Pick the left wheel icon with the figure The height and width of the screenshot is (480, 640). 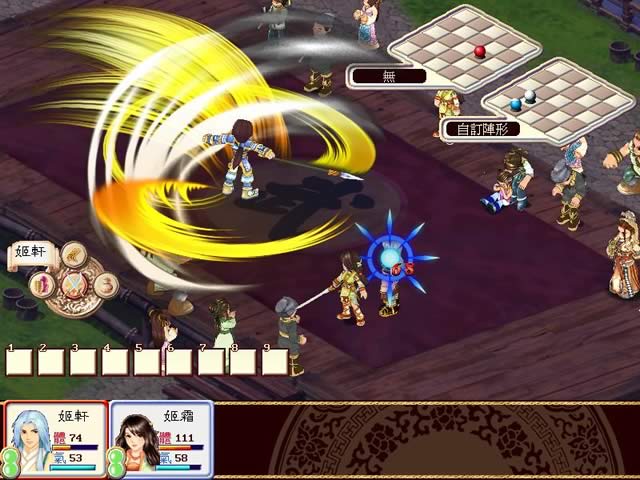pyautogui.click(x=43, y=284)
